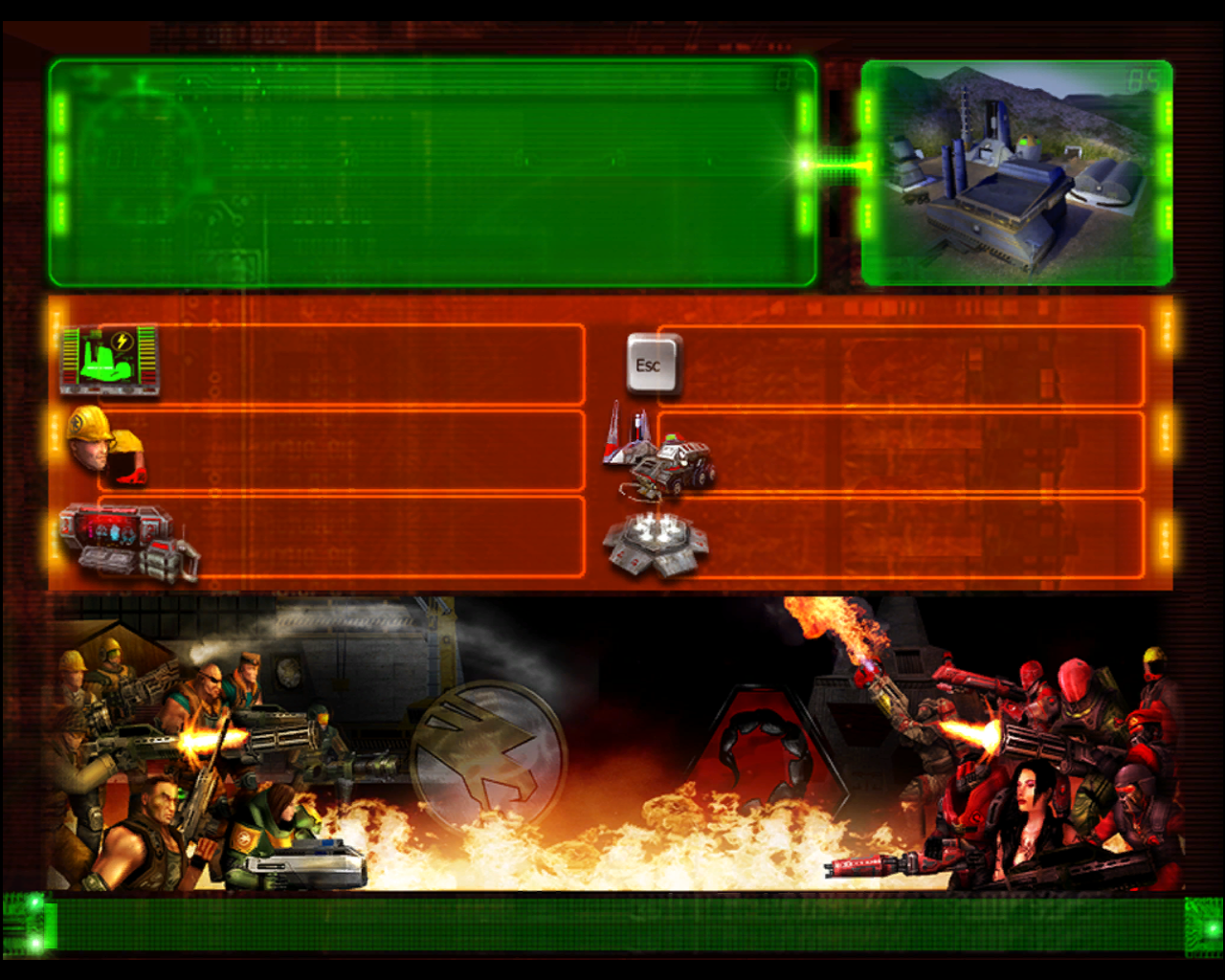Click the armored vehicle and obelisk icon
Viewport: 1225px width, 980px height.
(x=658, y=453)
